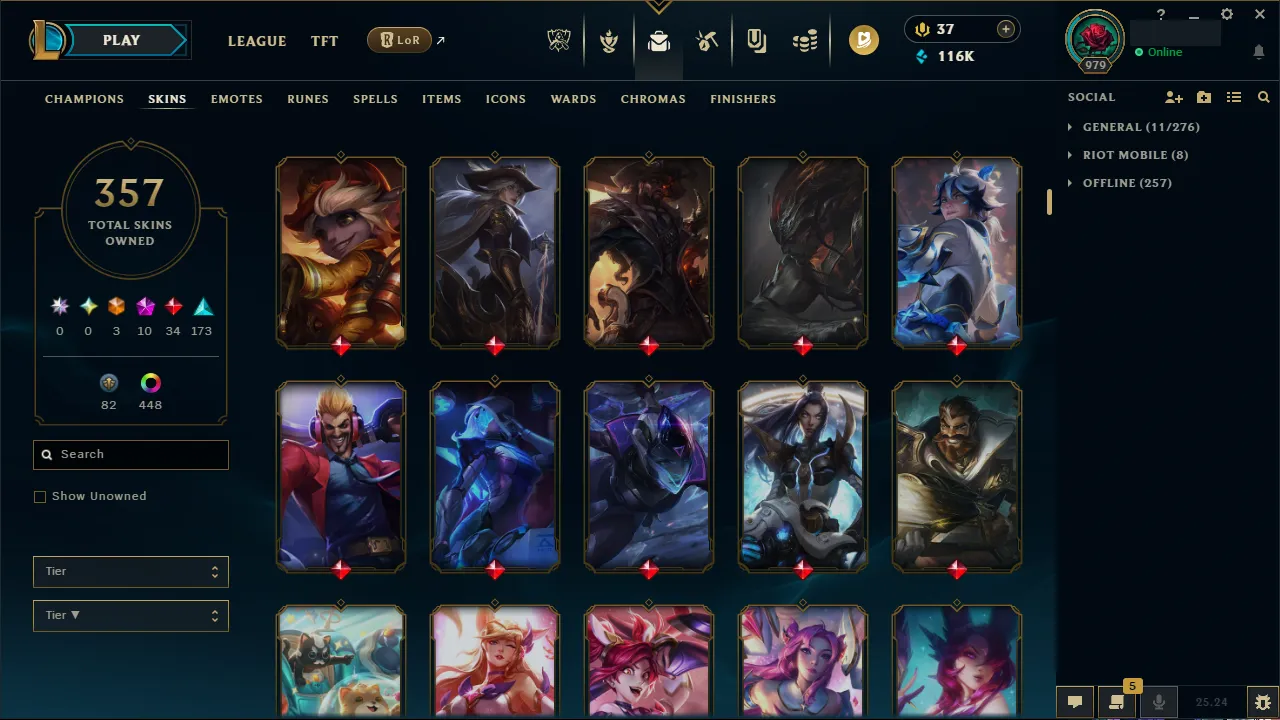Toggle the microphone mute icon near chat
This screenshot has width=1280, height=720.
tap(1159, 701)
